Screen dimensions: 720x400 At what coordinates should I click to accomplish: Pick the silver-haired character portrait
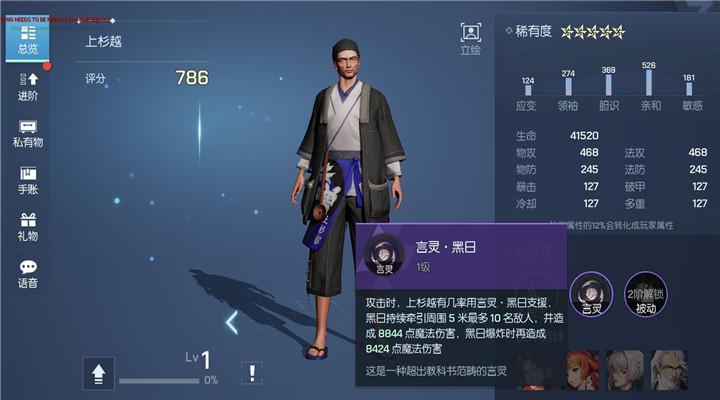625,370
